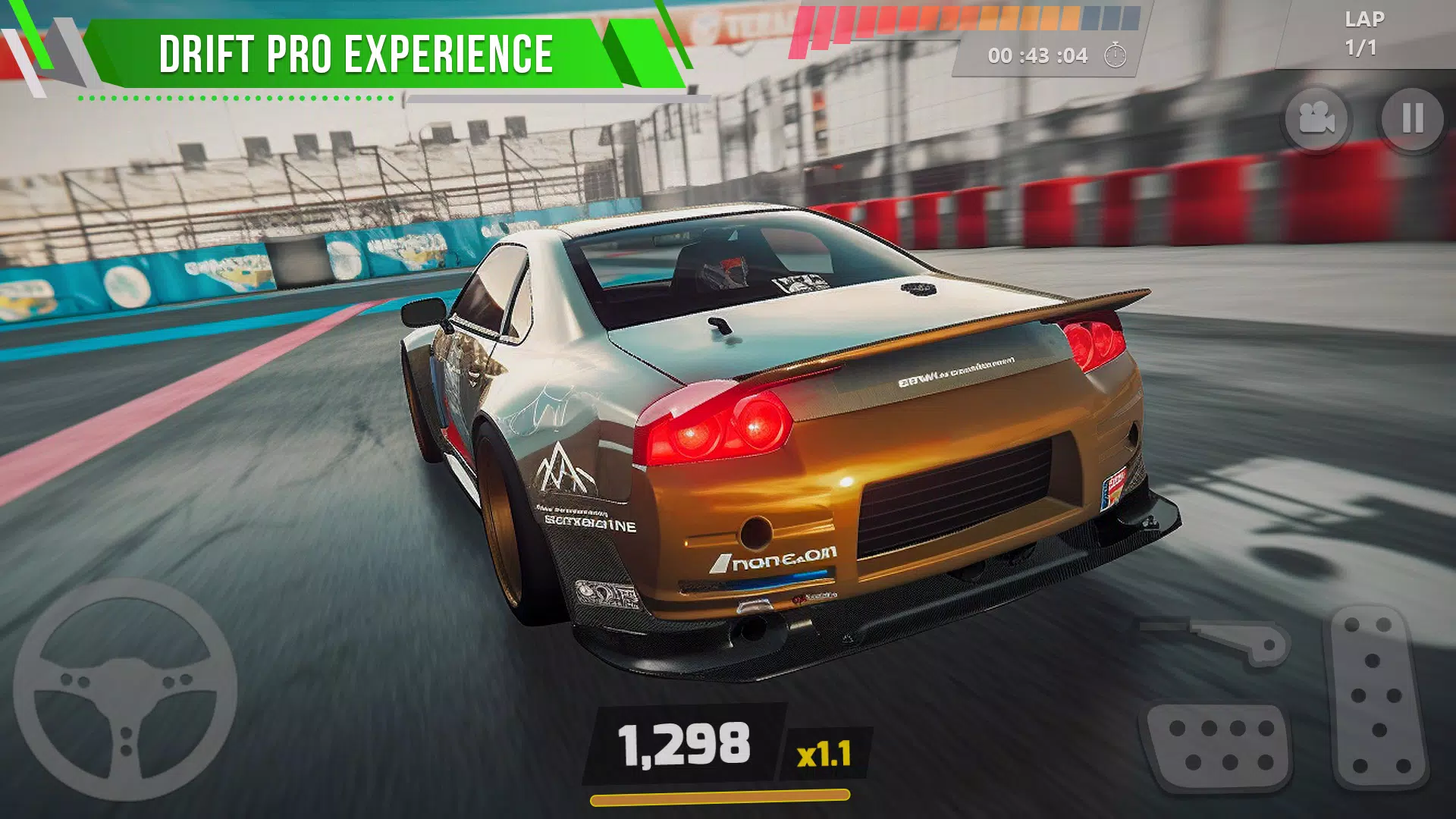The image size is (1456, 819).
Task: Switch the camera view
Action: click(1316, 118)
